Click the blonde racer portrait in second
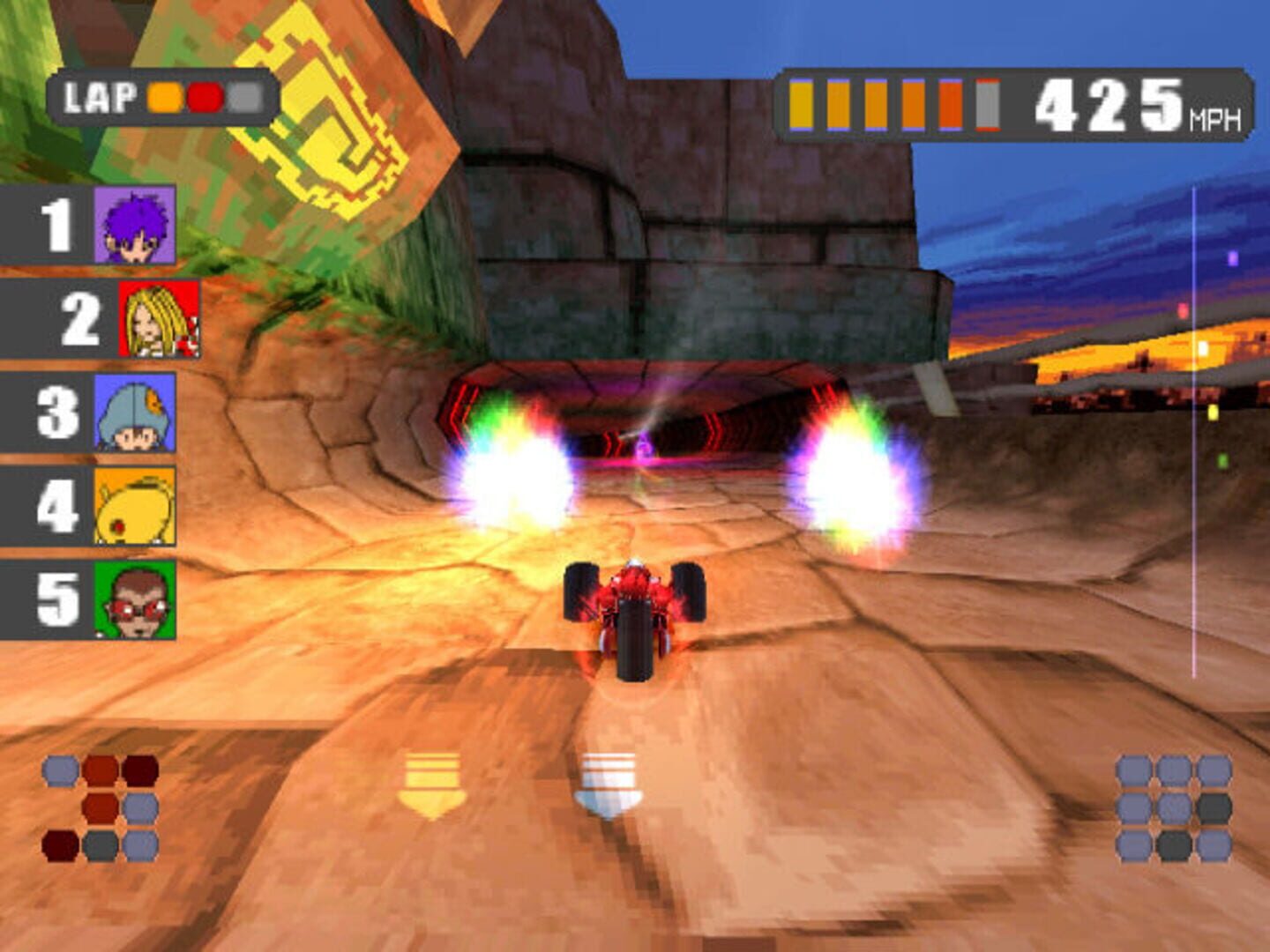Viewport: 1270px width, 952px height. (159, 318)
